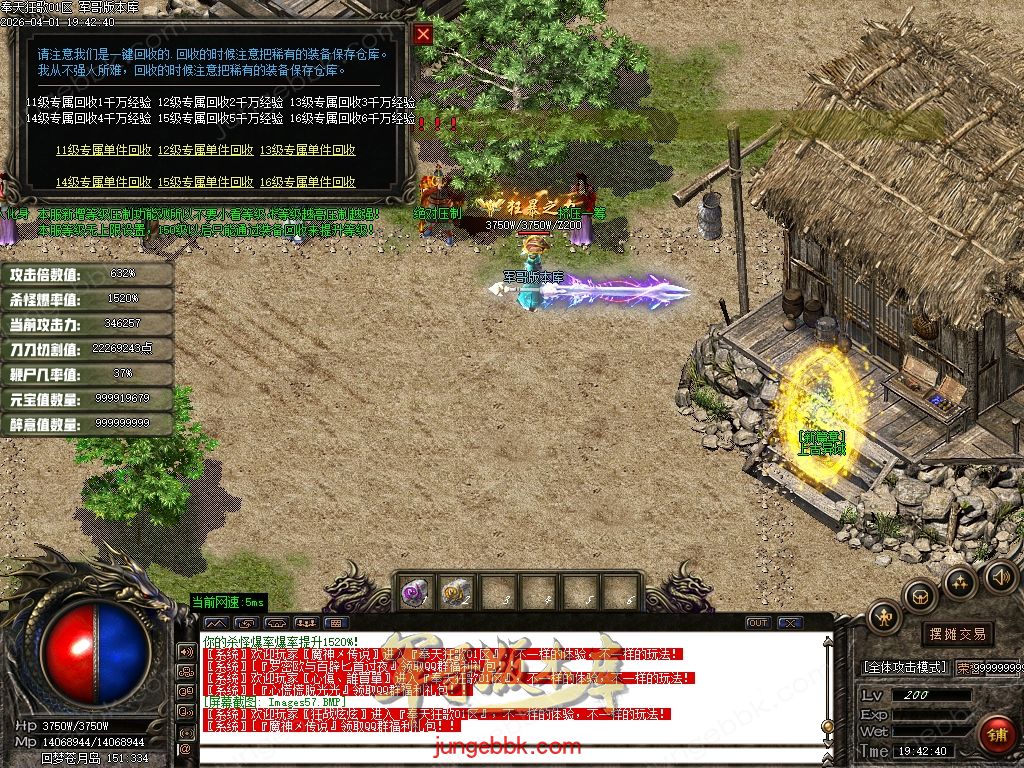Screen dimensions: 1024x768
Task: Choose the 11级专属单件回收 link
Action: [103, 151]
